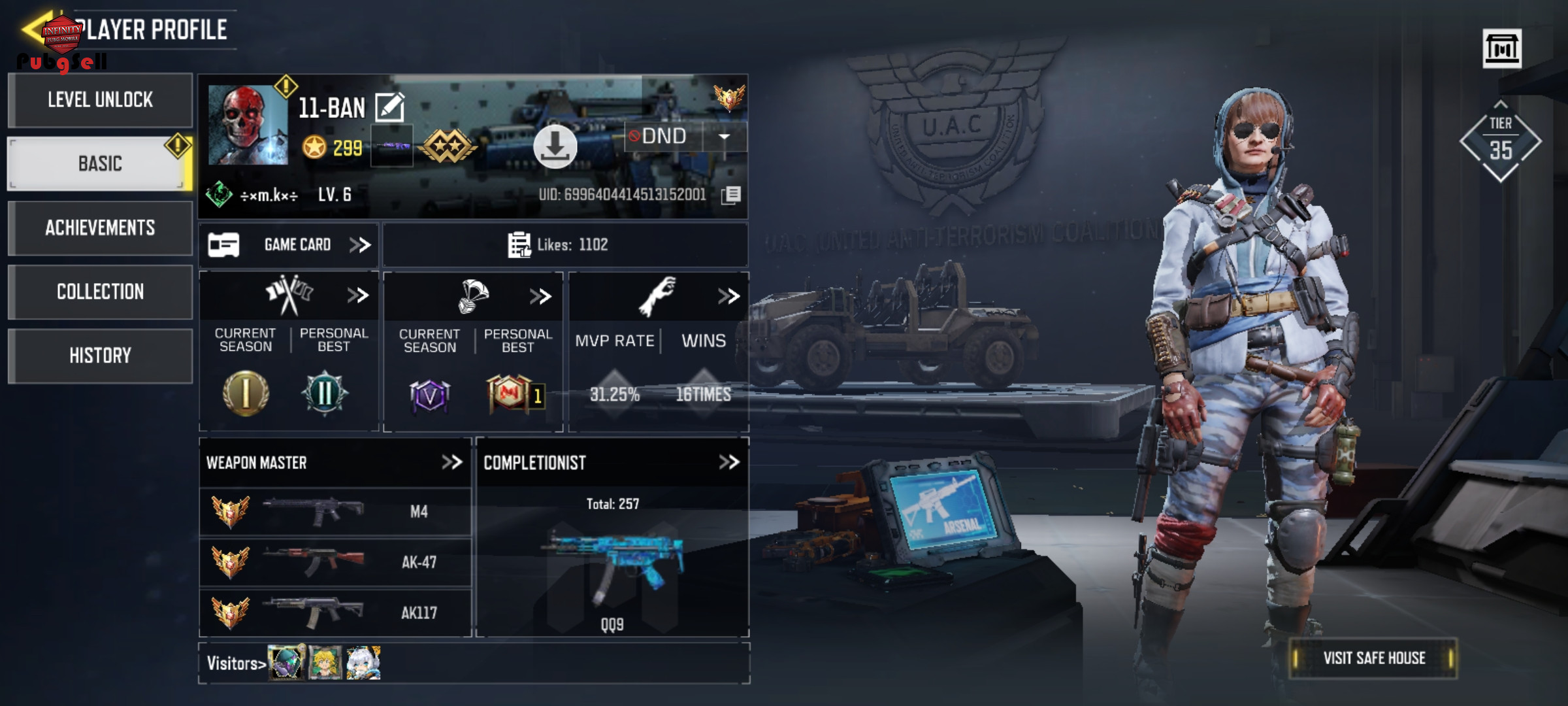1568x706 pixels.
Task: Expand the Weapon Master section
Action: (x=451, y=463)
